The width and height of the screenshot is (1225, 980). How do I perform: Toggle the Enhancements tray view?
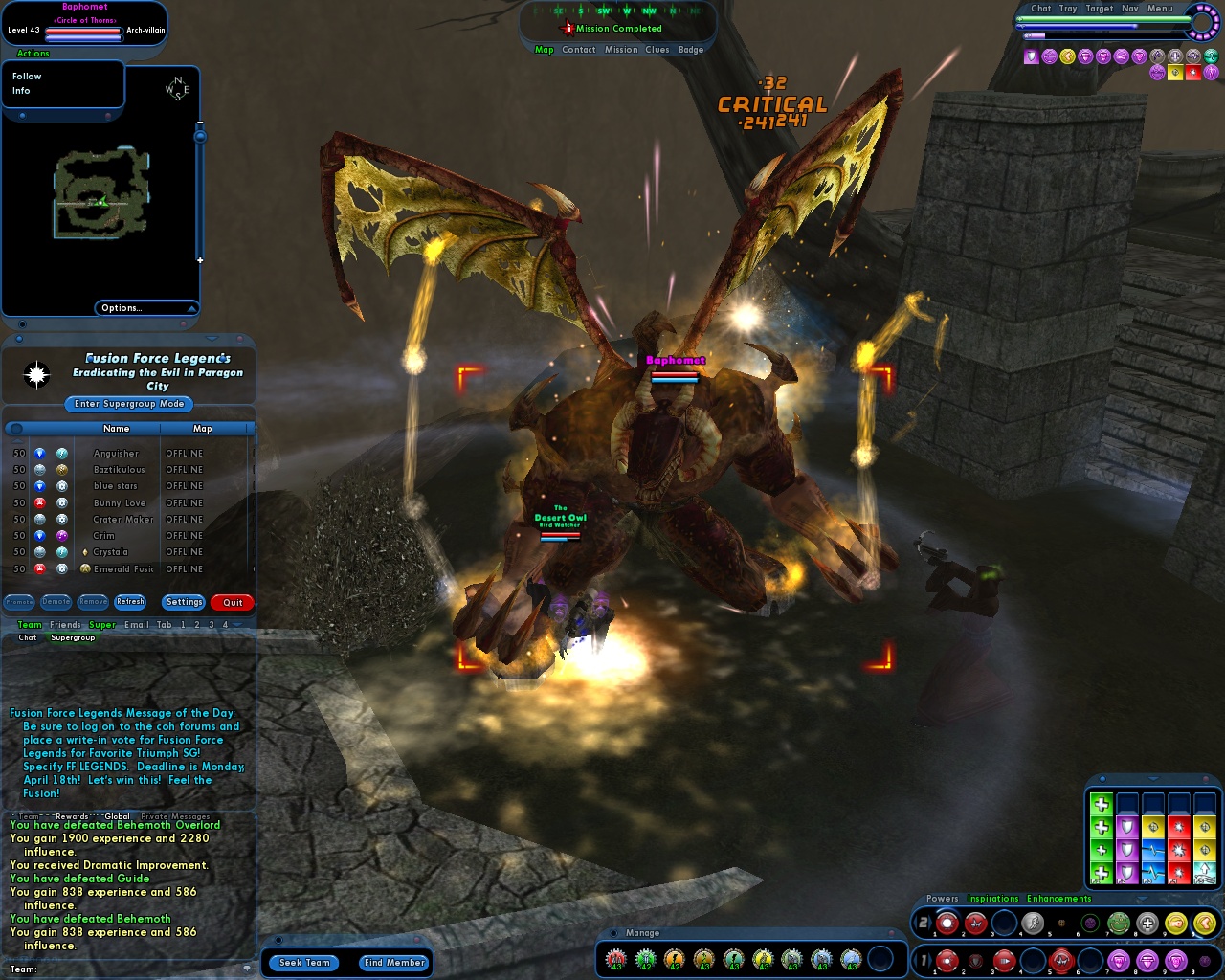1058,899
